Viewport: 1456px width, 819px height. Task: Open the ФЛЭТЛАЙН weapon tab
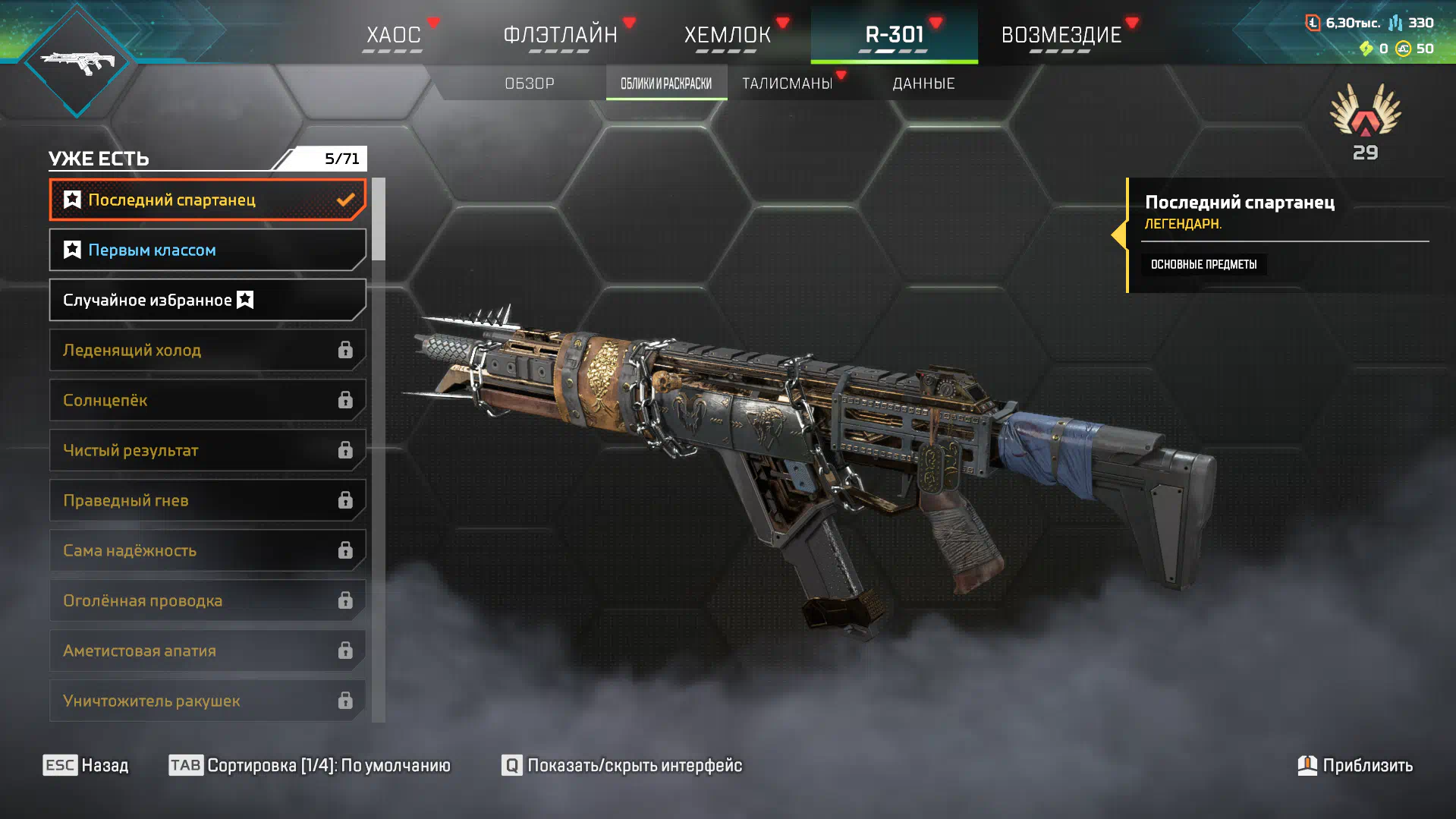[x=560, y=35]
